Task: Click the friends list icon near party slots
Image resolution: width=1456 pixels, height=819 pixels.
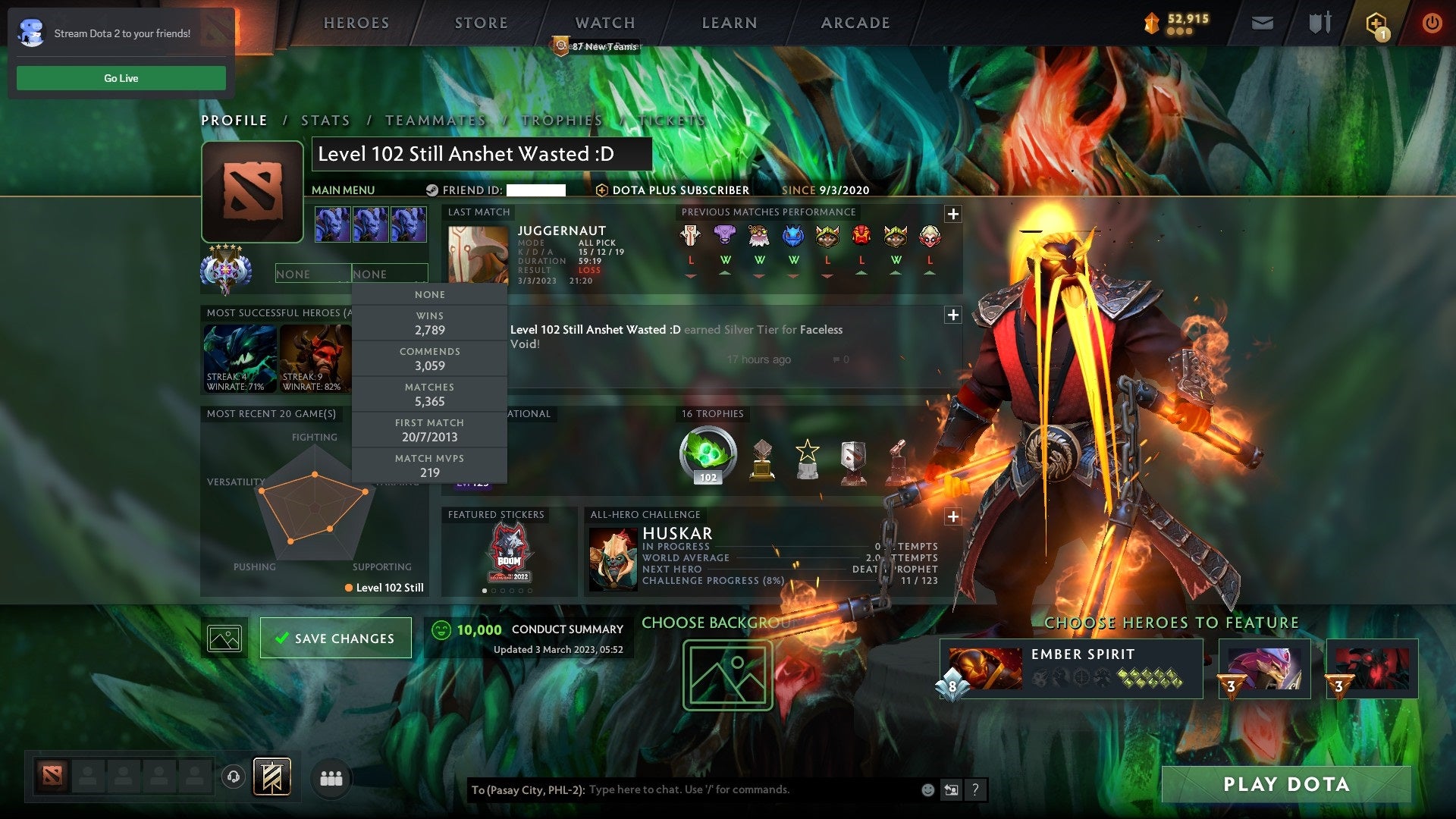Action: pyautogui.click(x=331, y=778)
